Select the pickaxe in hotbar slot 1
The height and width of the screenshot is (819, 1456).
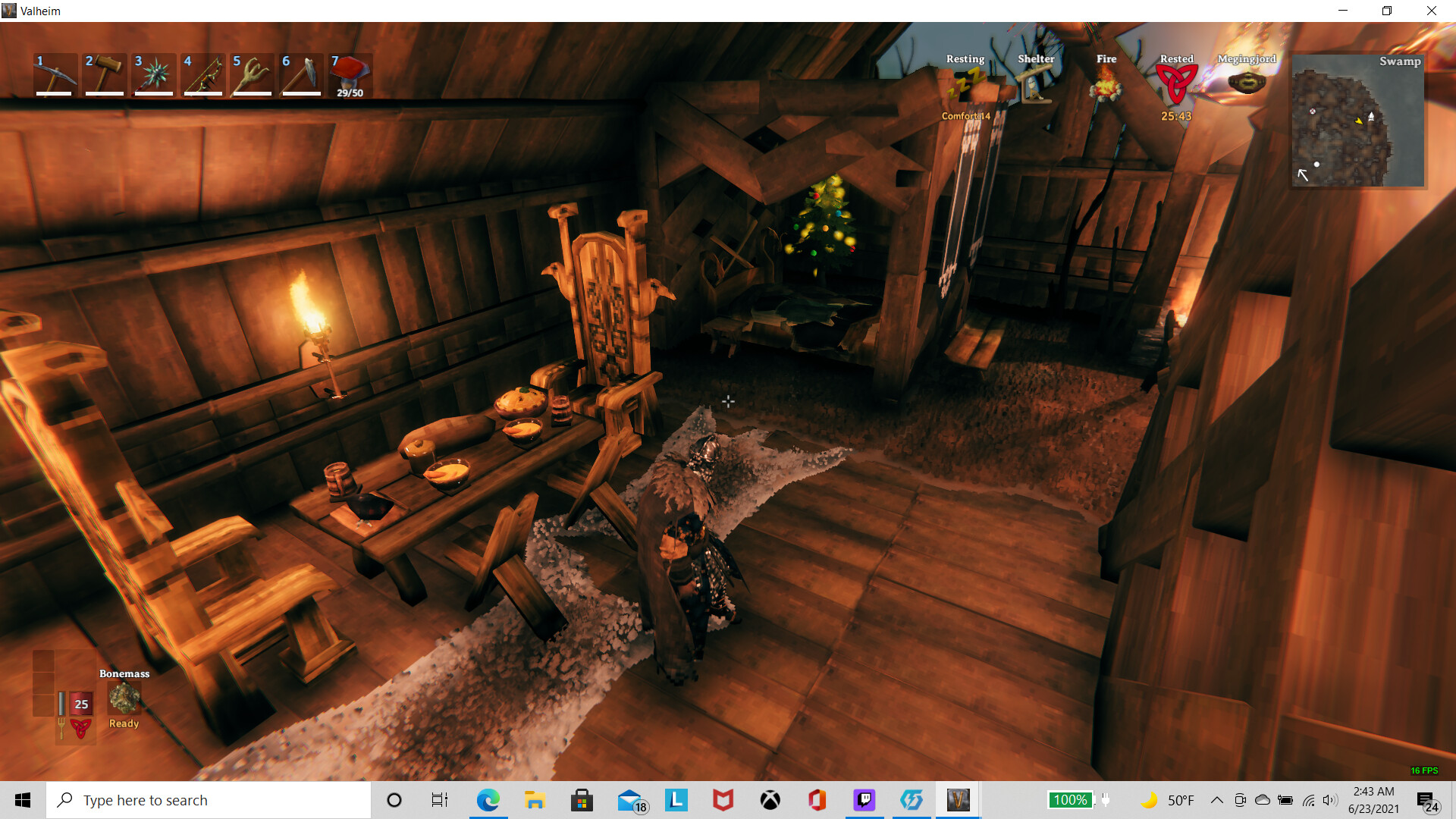(x=54, y=75)
